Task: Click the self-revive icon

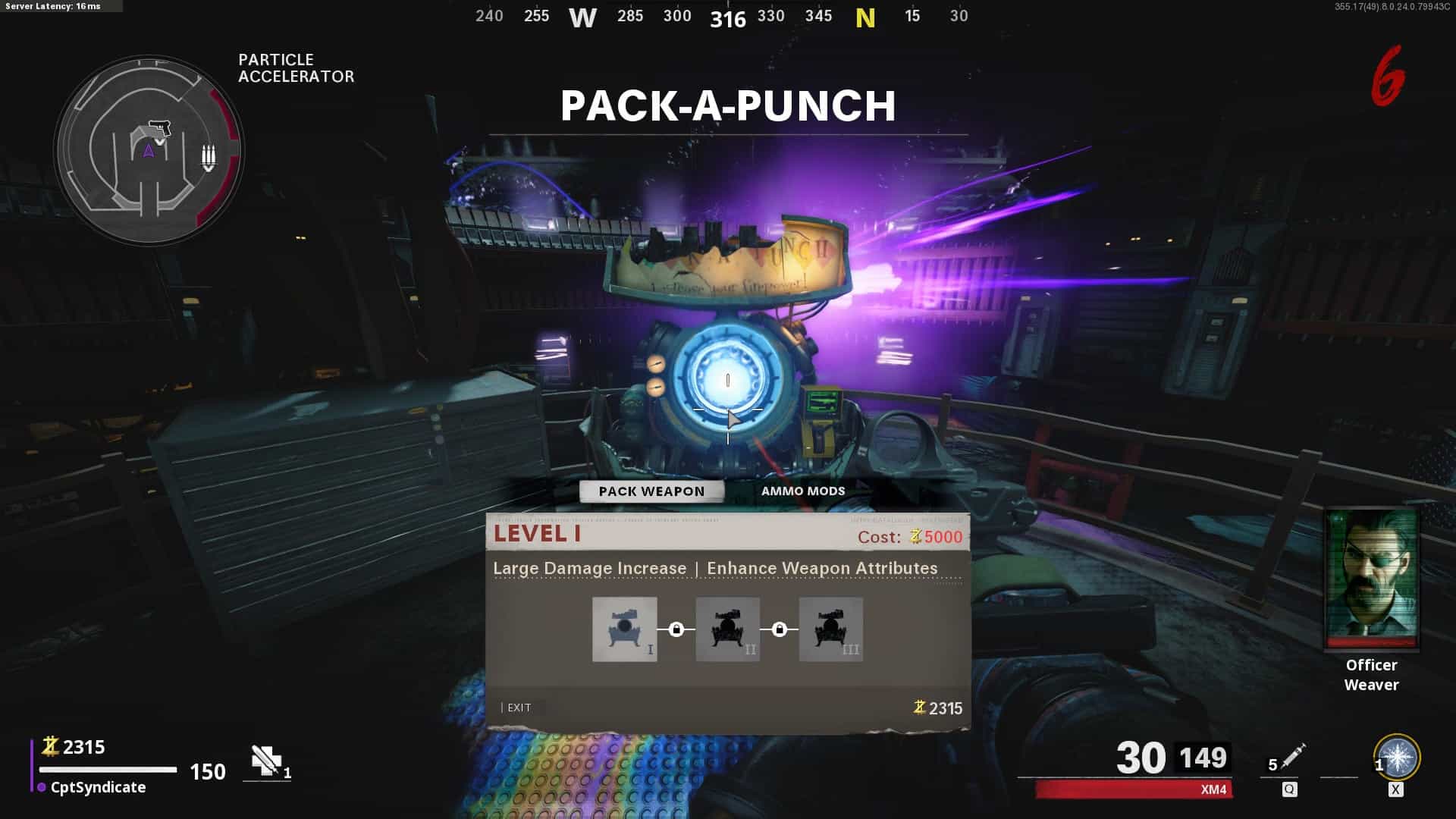Action: (x=266, y=761)
